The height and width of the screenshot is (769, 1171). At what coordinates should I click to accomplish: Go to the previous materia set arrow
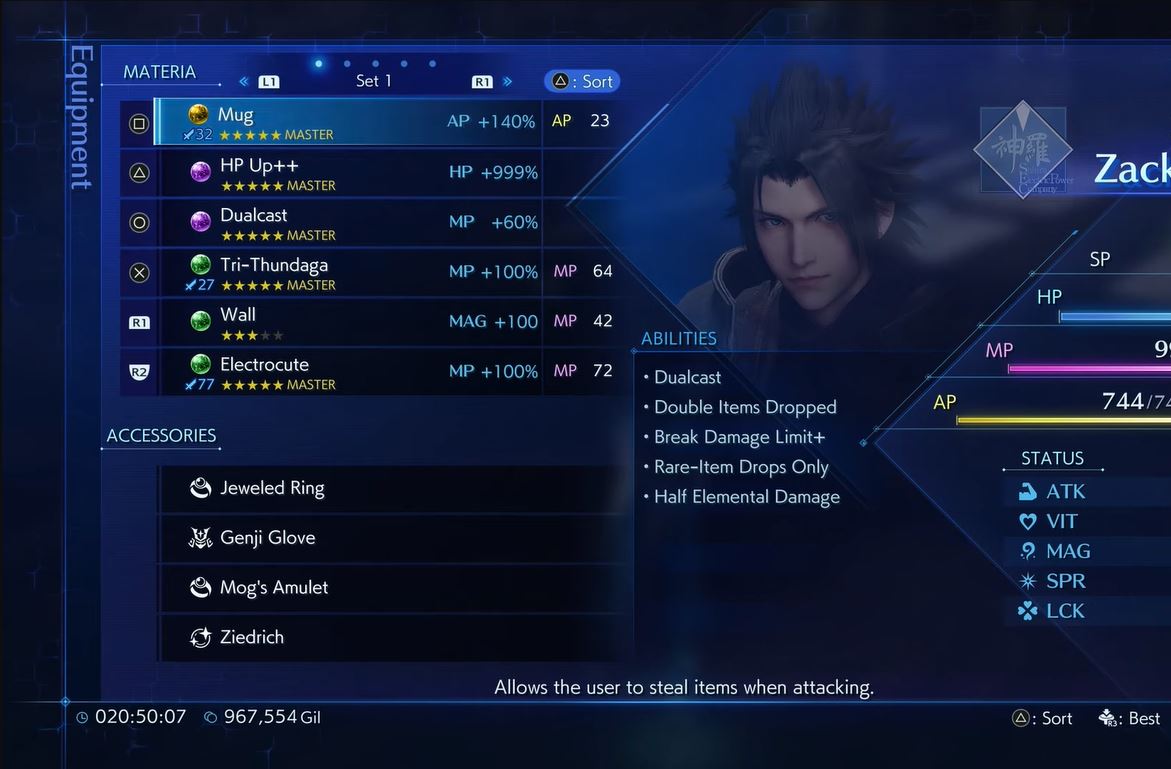pos(244,82)
